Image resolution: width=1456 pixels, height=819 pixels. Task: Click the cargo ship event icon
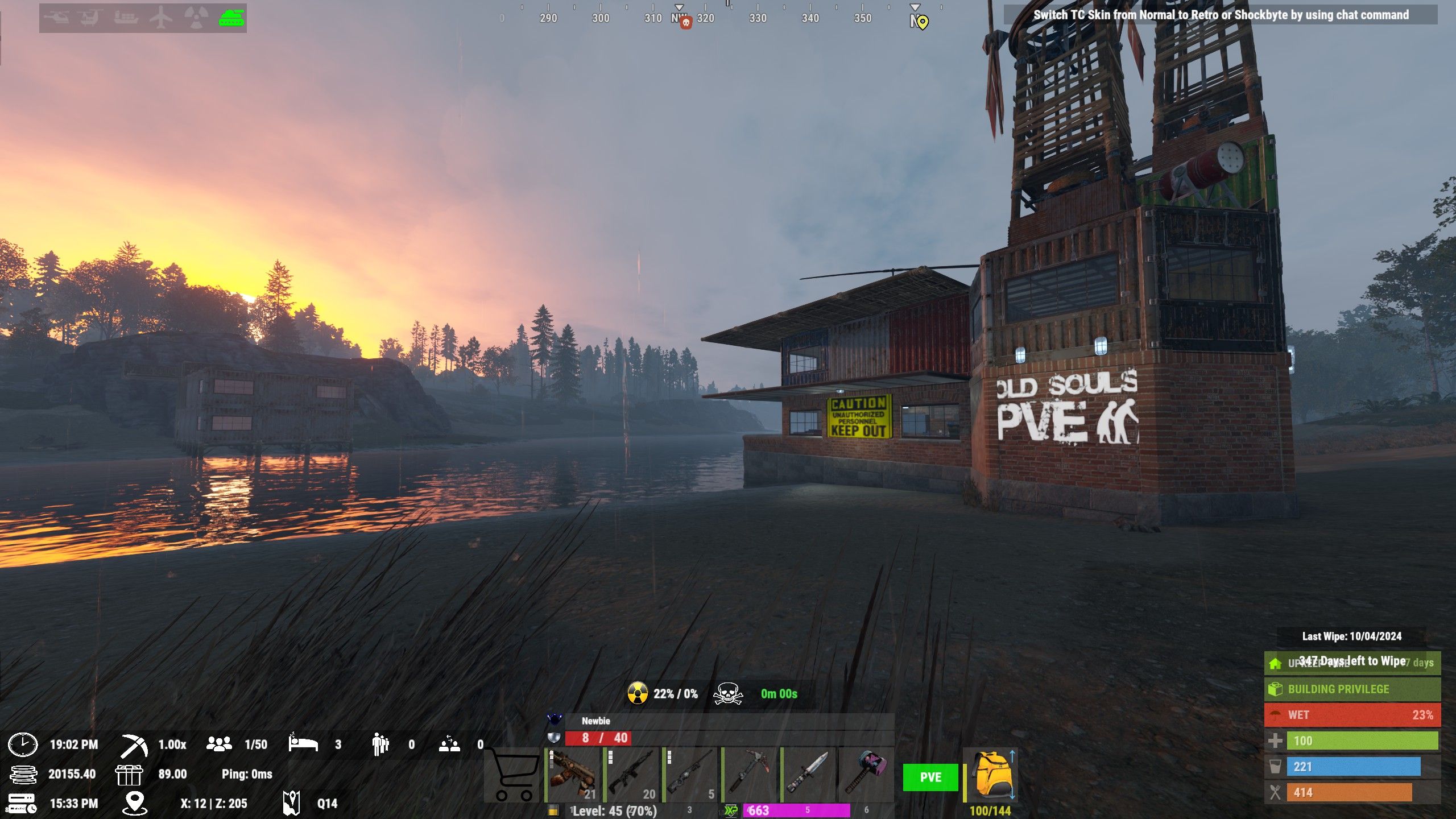pyautogui.click(x=126, y=18)
